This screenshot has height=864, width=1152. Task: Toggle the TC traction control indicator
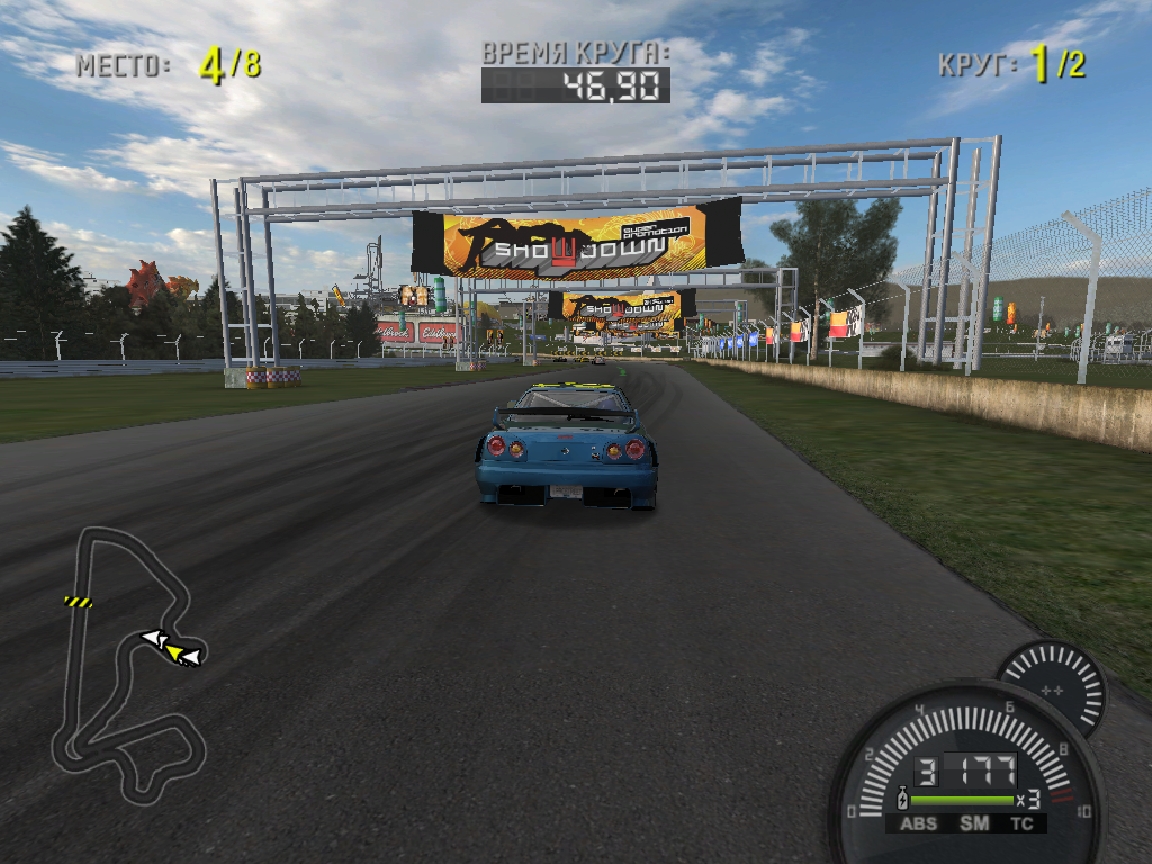click(x=1021, y=824)
